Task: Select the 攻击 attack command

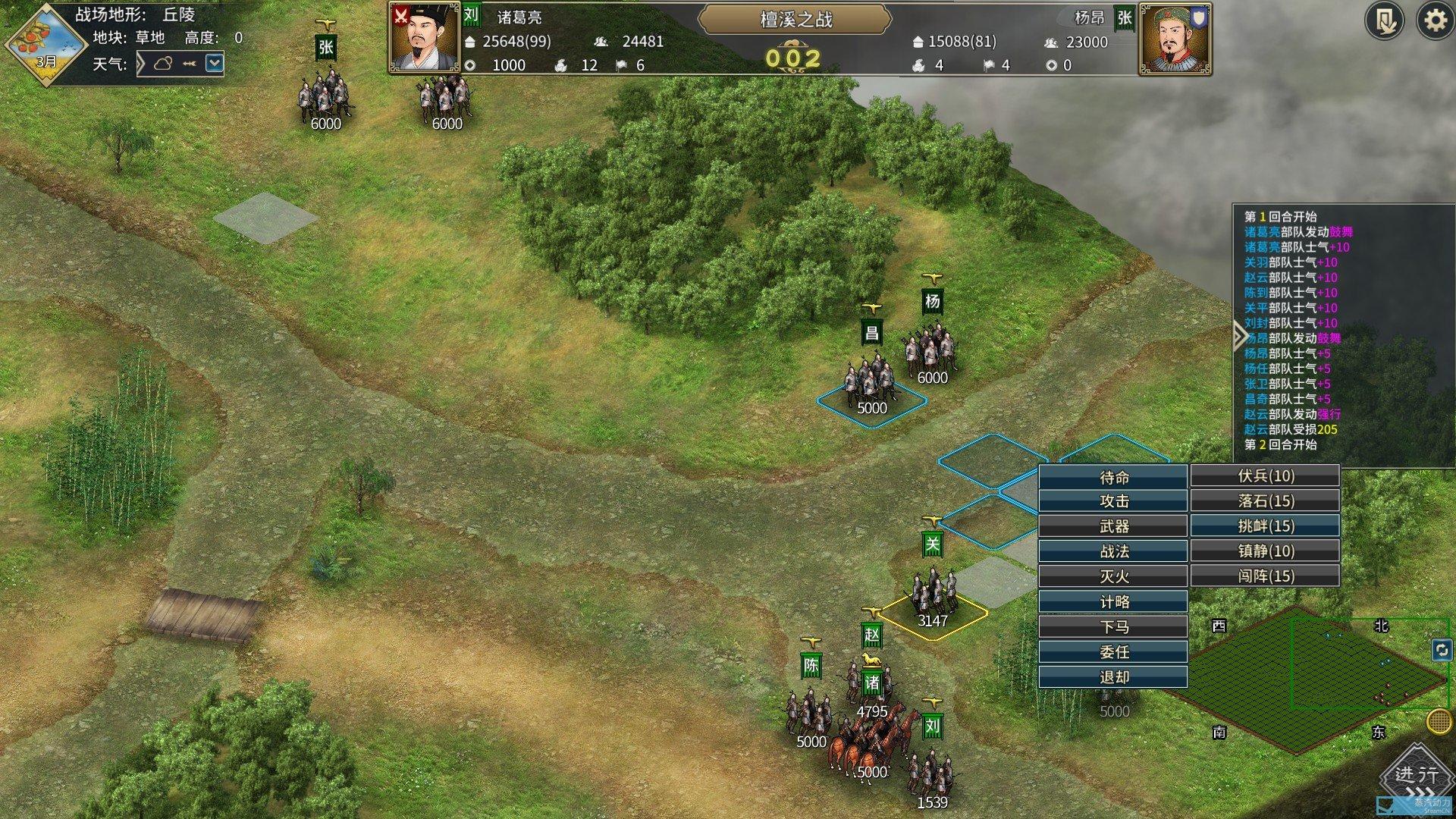Action: click(1112, 501)
